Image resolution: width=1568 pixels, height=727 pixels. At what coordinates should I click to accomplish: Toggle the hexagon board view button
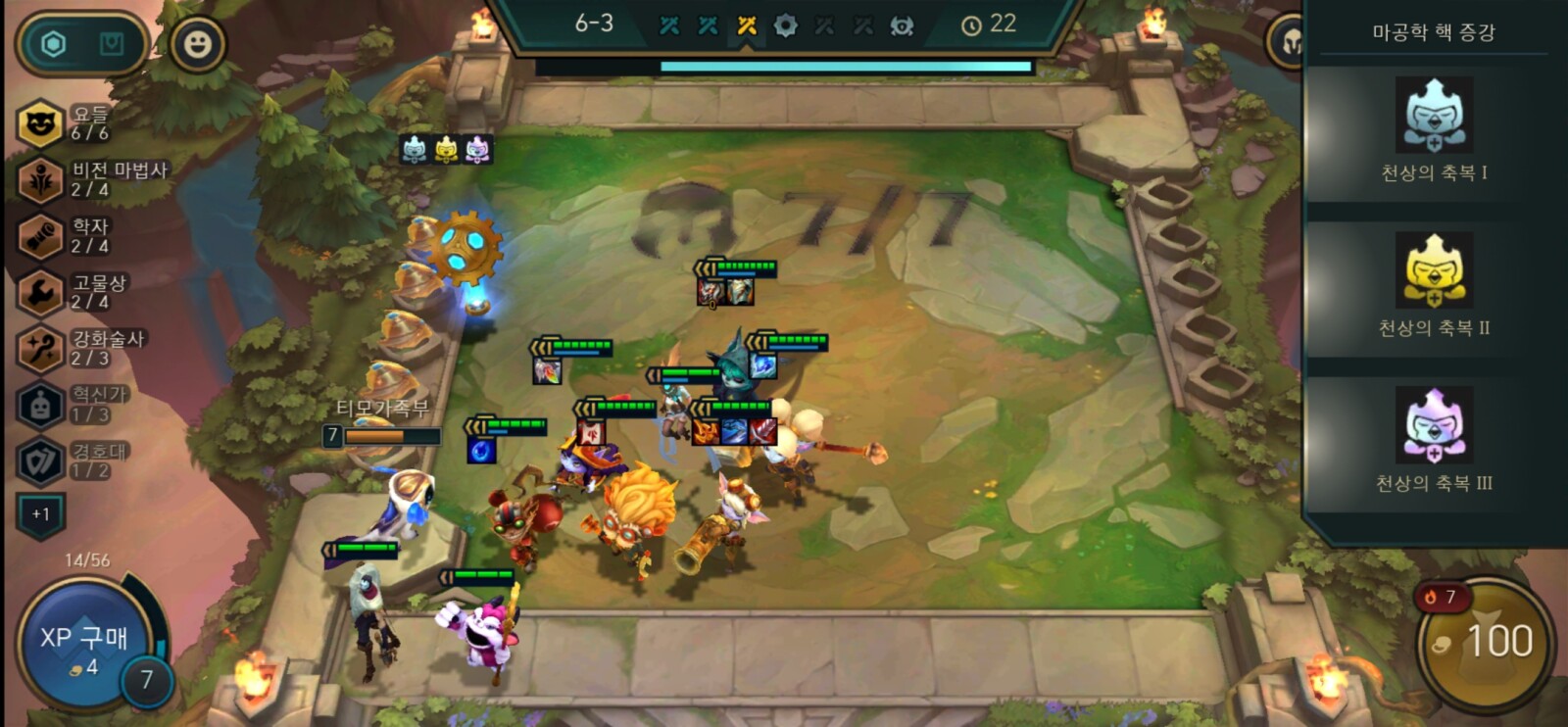point(54,44)
